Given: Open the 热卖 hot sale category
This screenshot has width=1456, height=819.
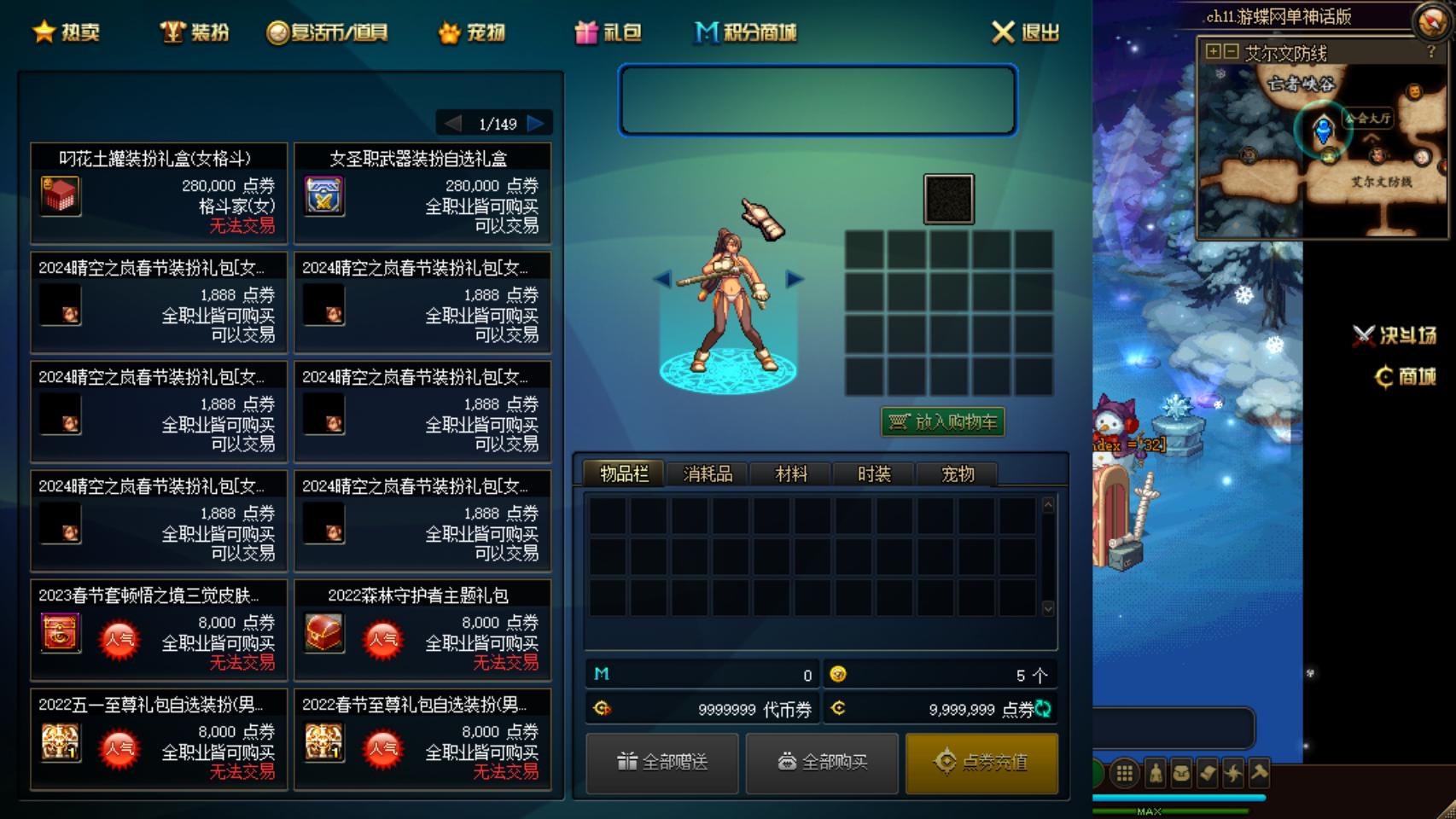Looking at the screenshot, I should (67, 32).
